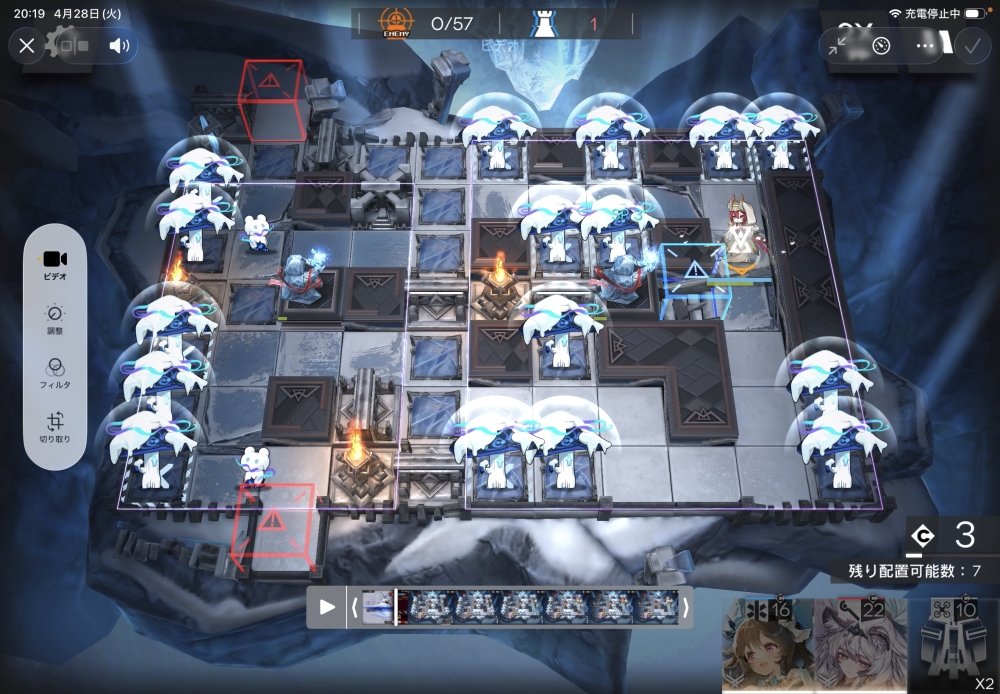This screenshot has width=1000, height=694.
Task: Grab the timeline's left trim handle
Action: coord(355,606)
